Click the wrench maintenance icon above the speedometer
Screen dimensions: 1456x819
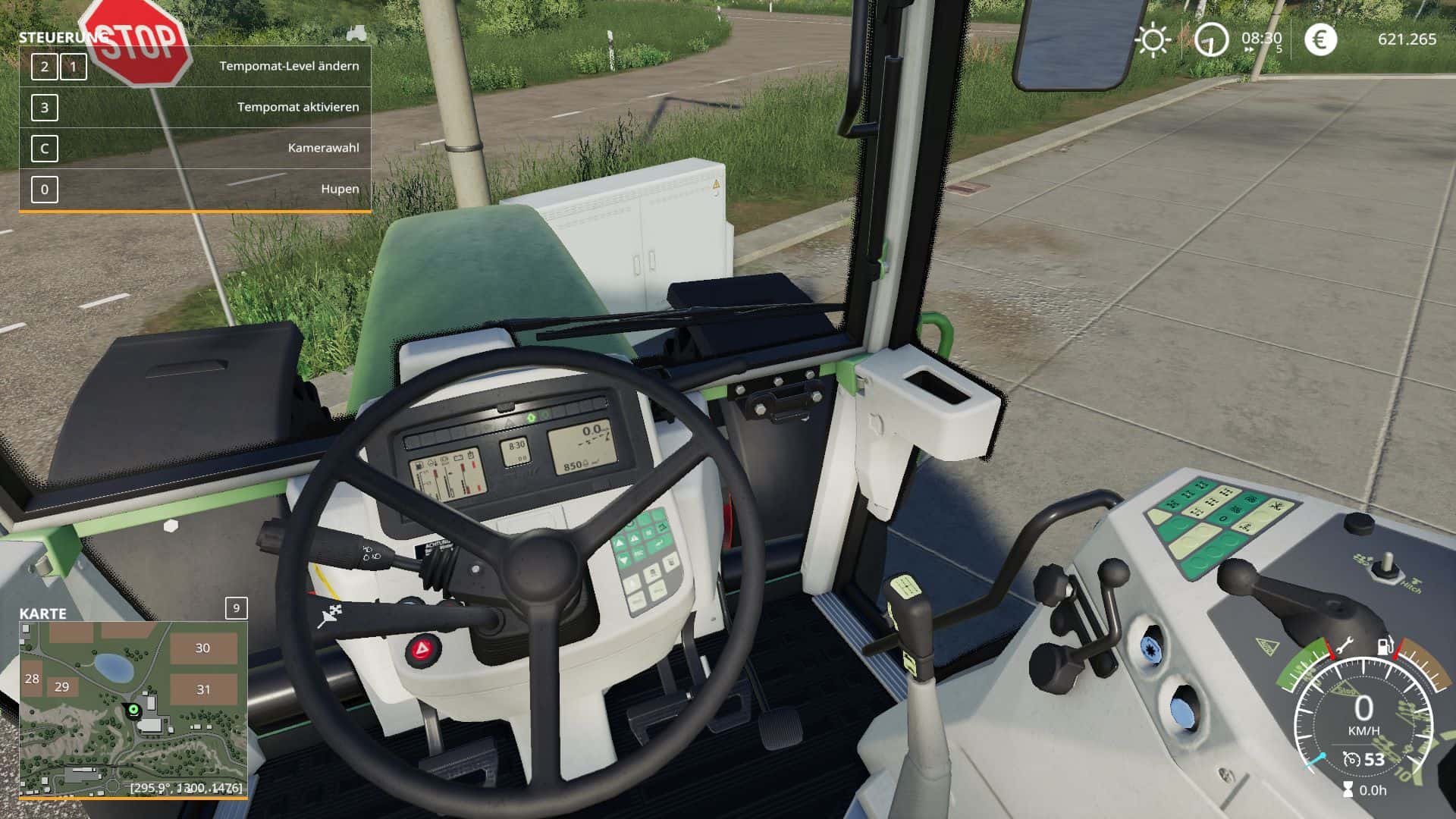click(1345, 645)
